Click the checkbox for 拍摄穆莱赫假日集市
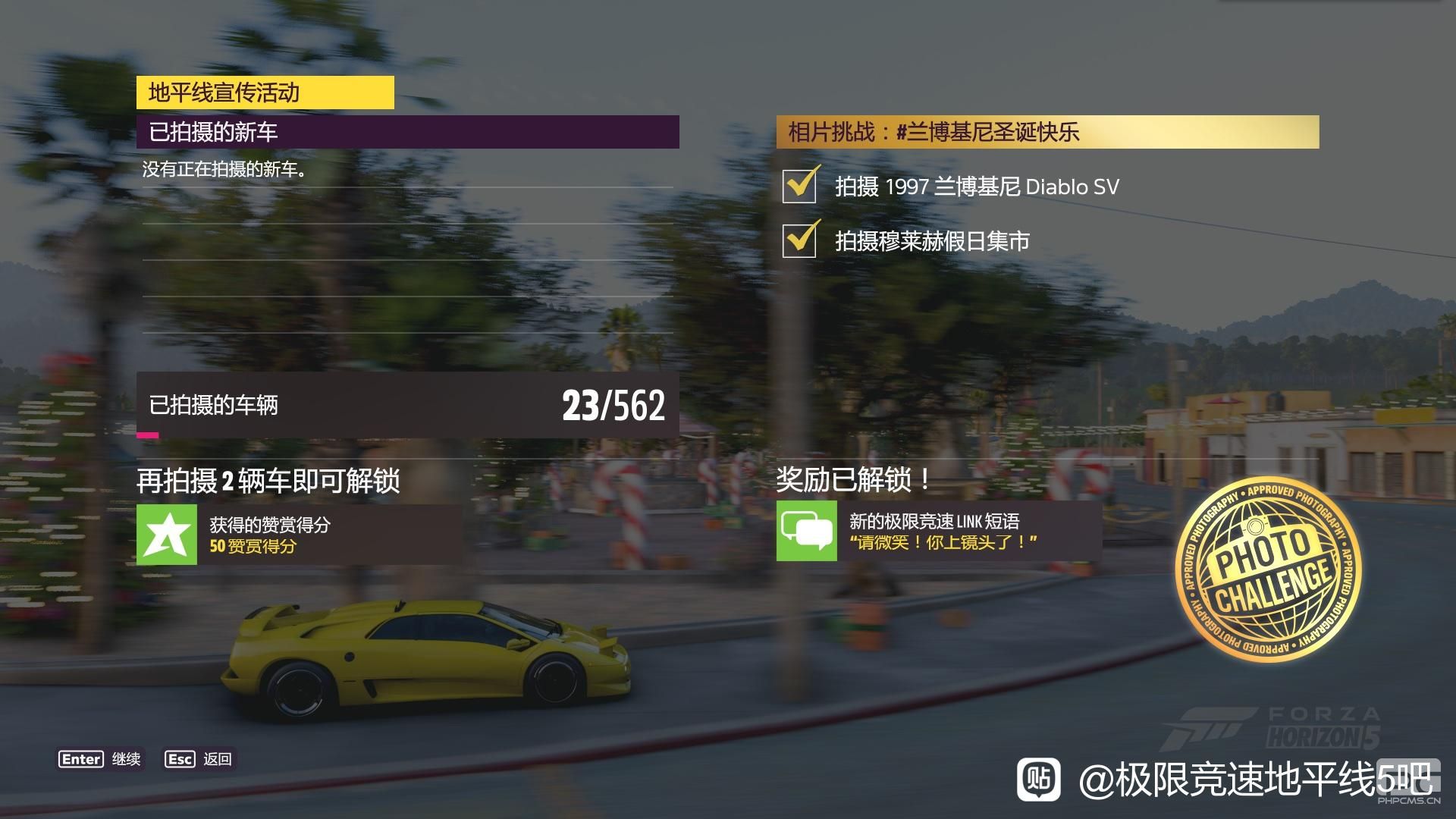The height and width of the screenshot is (819, 1456). coord(799,240)
